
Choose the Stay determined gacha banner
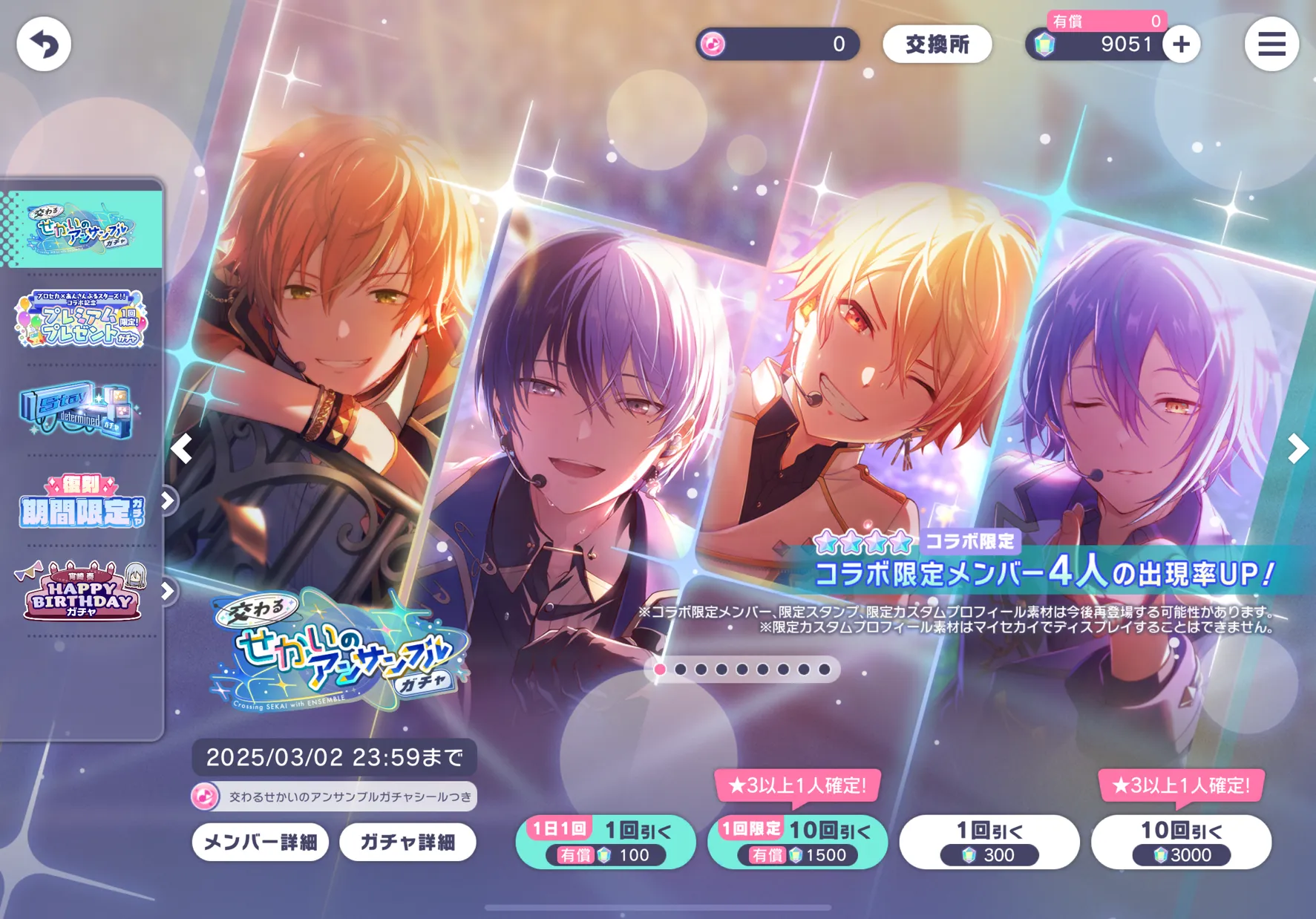[78, 410]
